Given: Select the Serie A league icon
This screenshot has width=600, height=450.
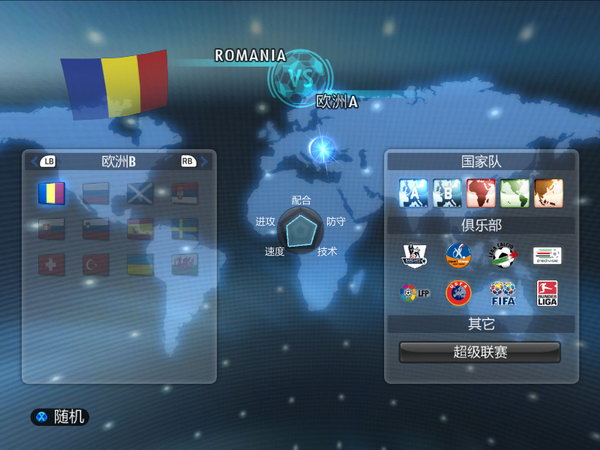Looking at the screenshot, I should pyautogui.click(x=503, y=255).
